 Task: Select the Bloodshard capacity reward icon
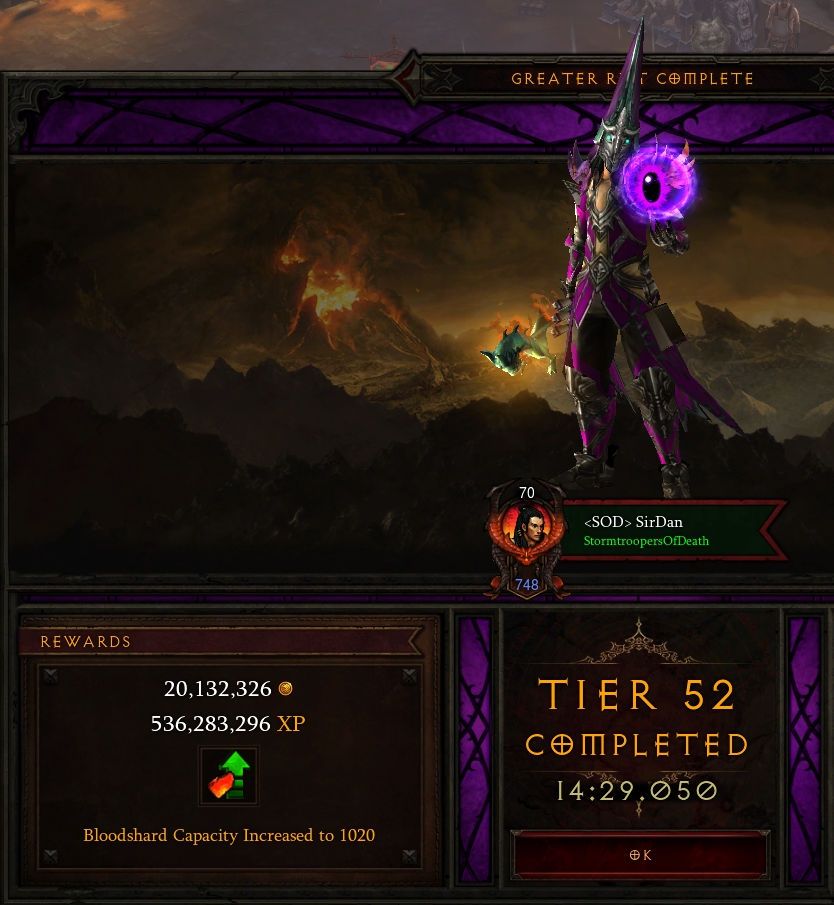[229, 776]
